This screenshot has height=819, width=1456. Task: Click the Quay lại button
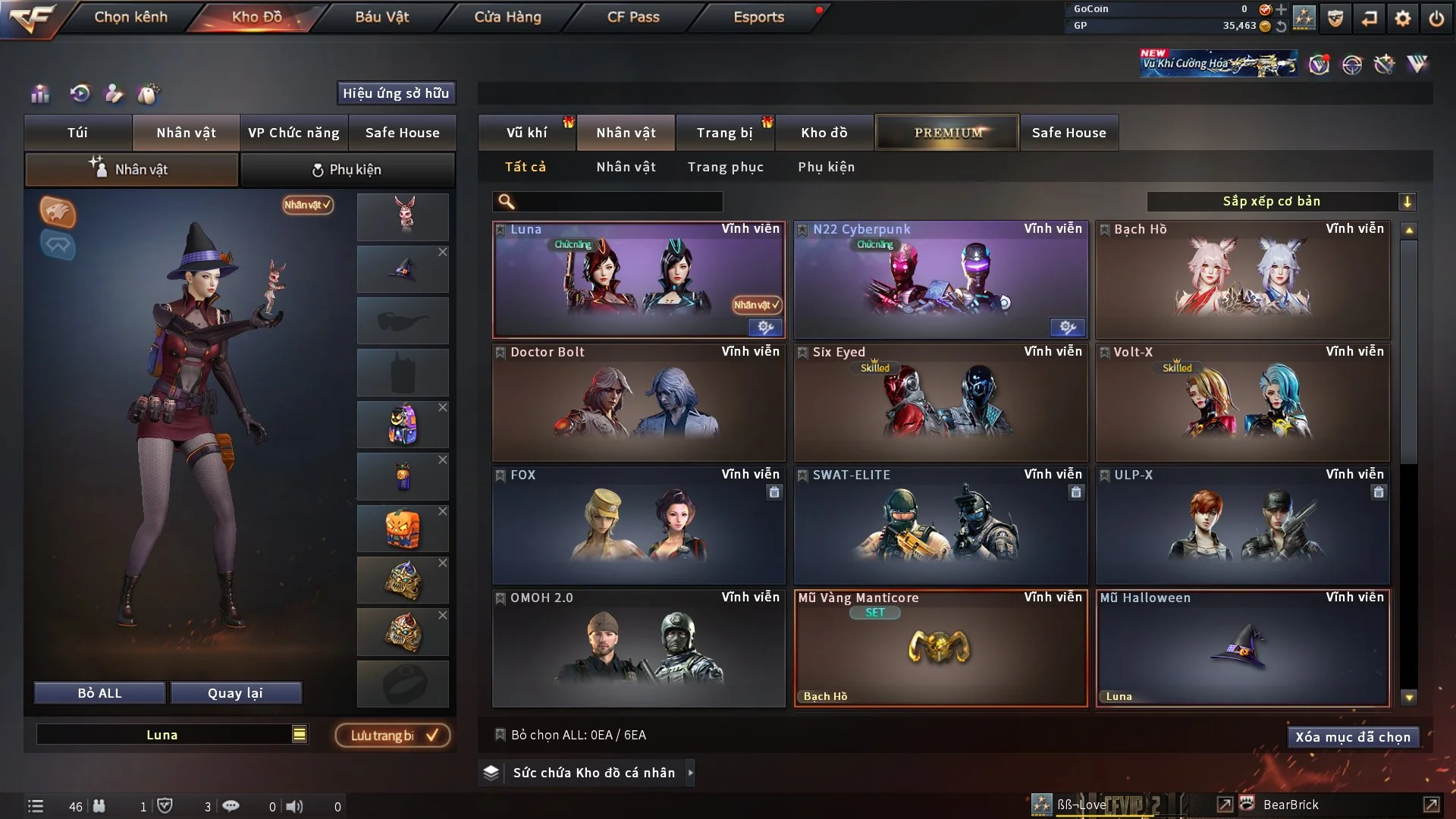click(235, 693)
